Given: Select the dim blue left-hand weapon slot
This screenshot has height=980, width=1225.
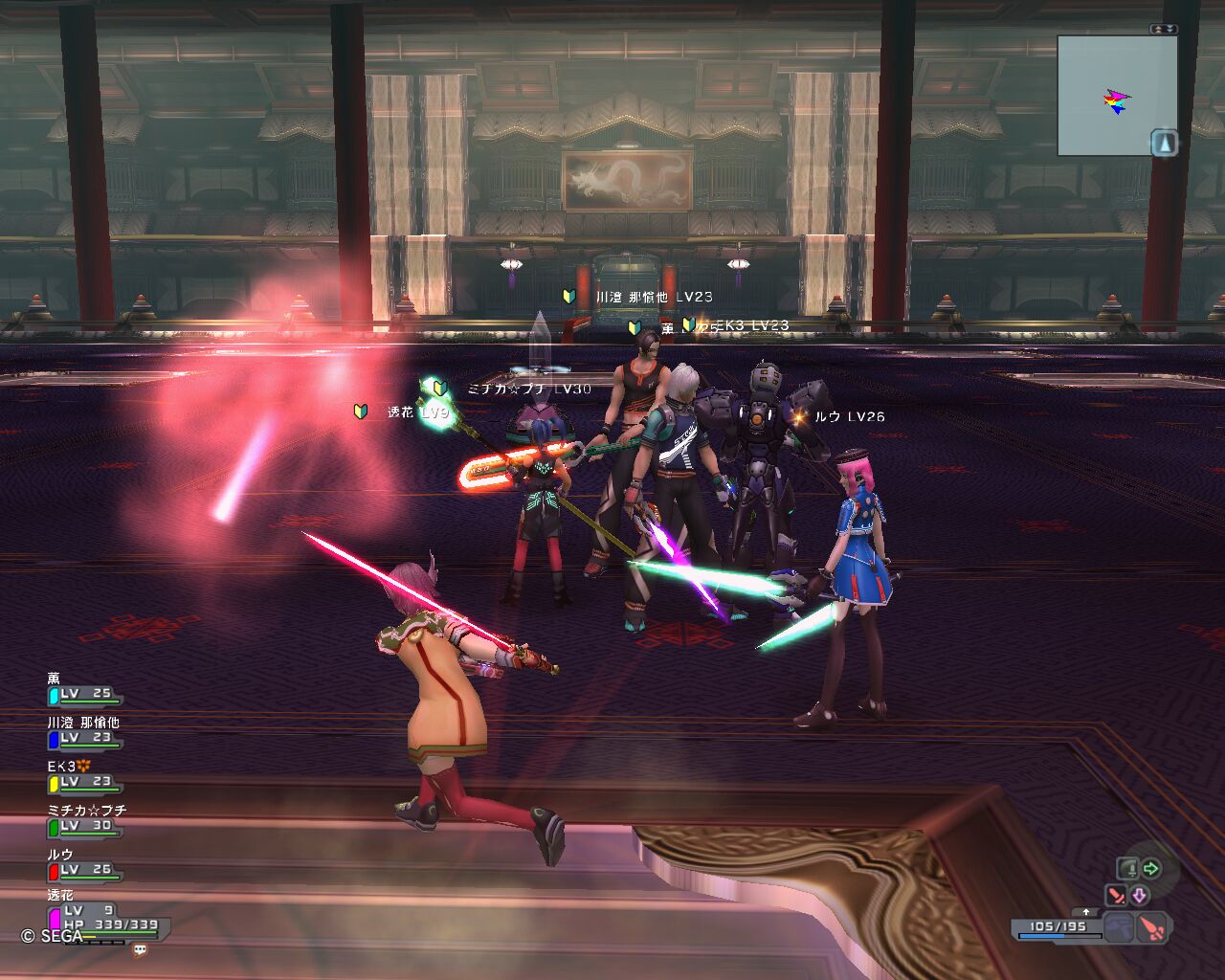Looking at the screenshot, I should coord(1119,927).
